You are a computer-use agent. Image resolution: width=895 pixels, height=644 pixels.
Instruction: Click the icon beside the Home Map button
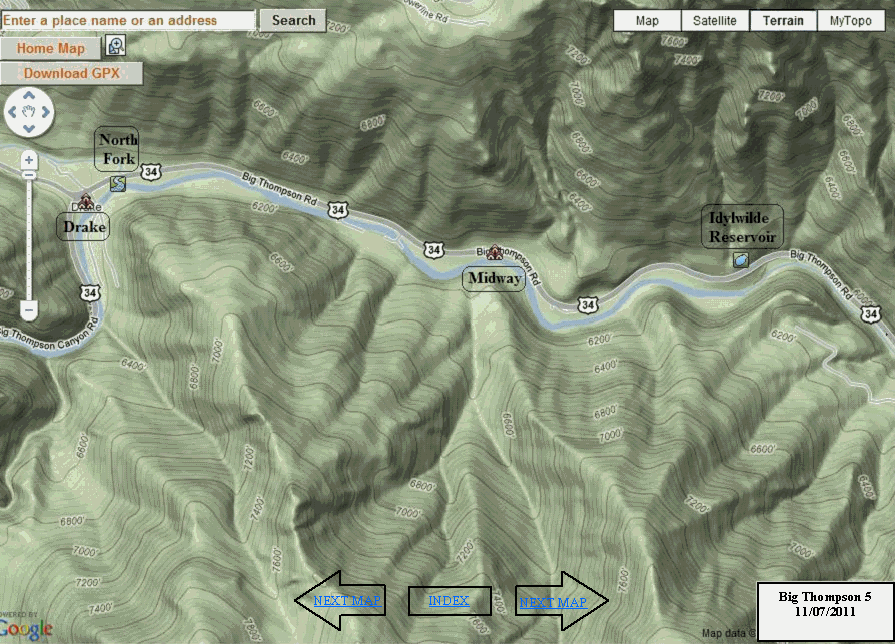pyautogui.click(x=116, y=46)
